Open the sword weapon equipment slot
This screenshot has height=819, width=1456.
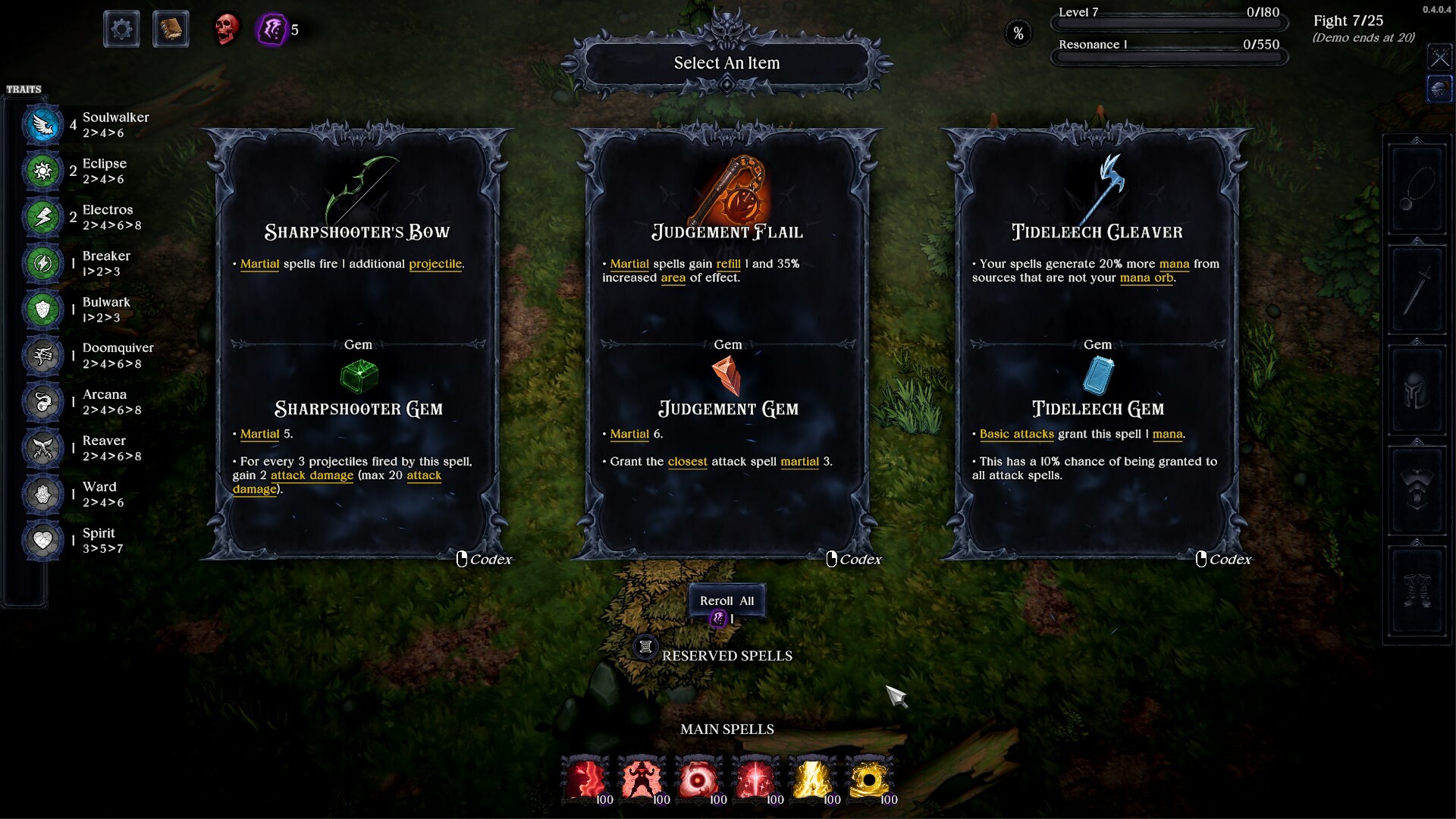click(x=1416, y=290)
